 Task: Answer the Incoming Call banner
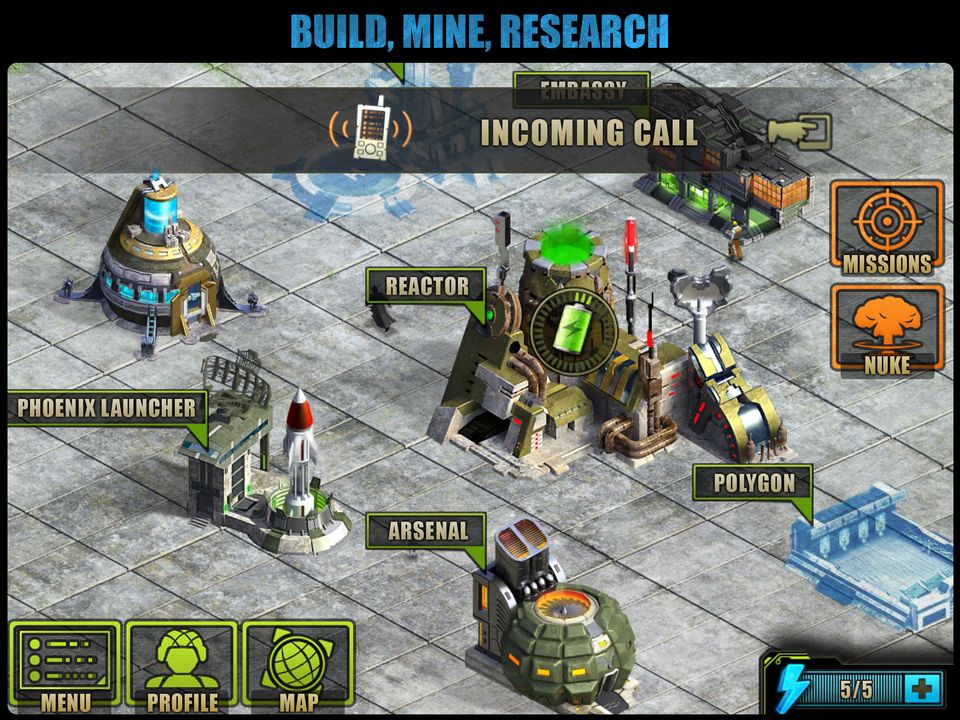(x=588, y=132)
